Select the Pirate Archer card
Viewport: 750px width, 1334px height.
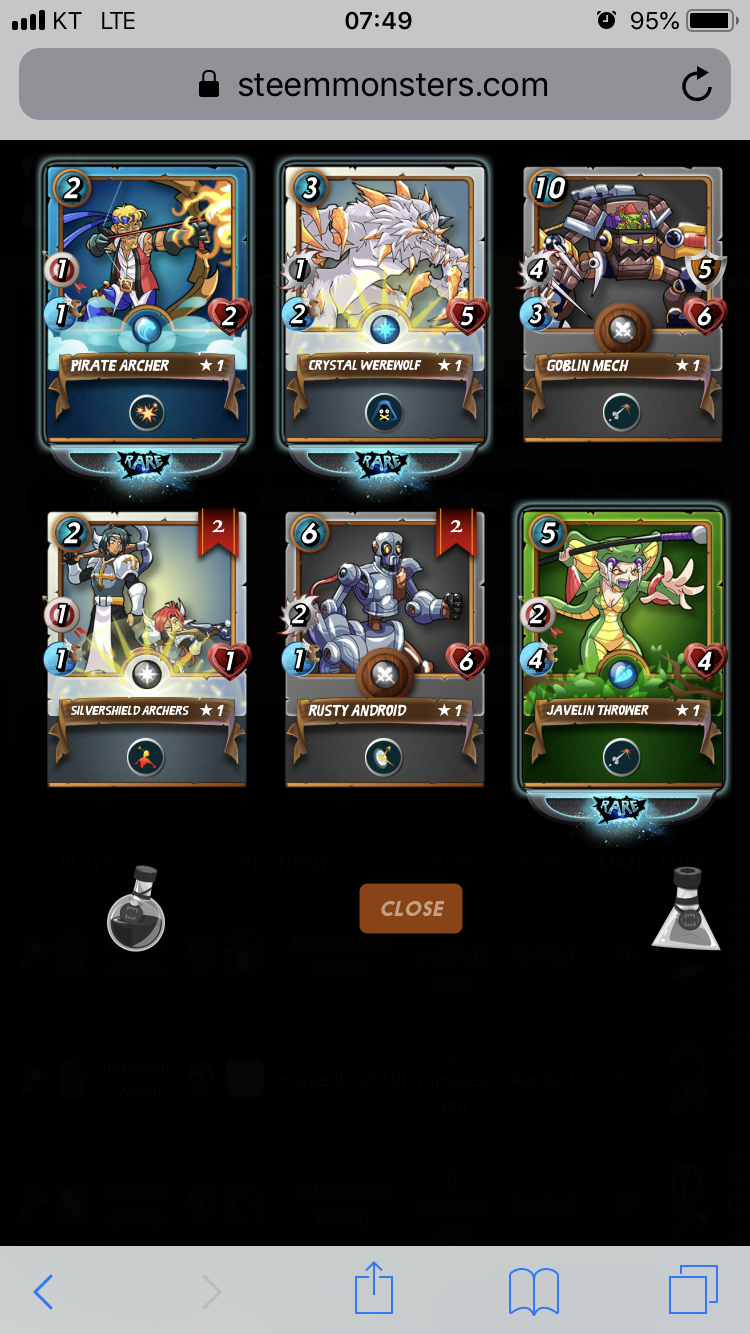click(x=146, y=305)
